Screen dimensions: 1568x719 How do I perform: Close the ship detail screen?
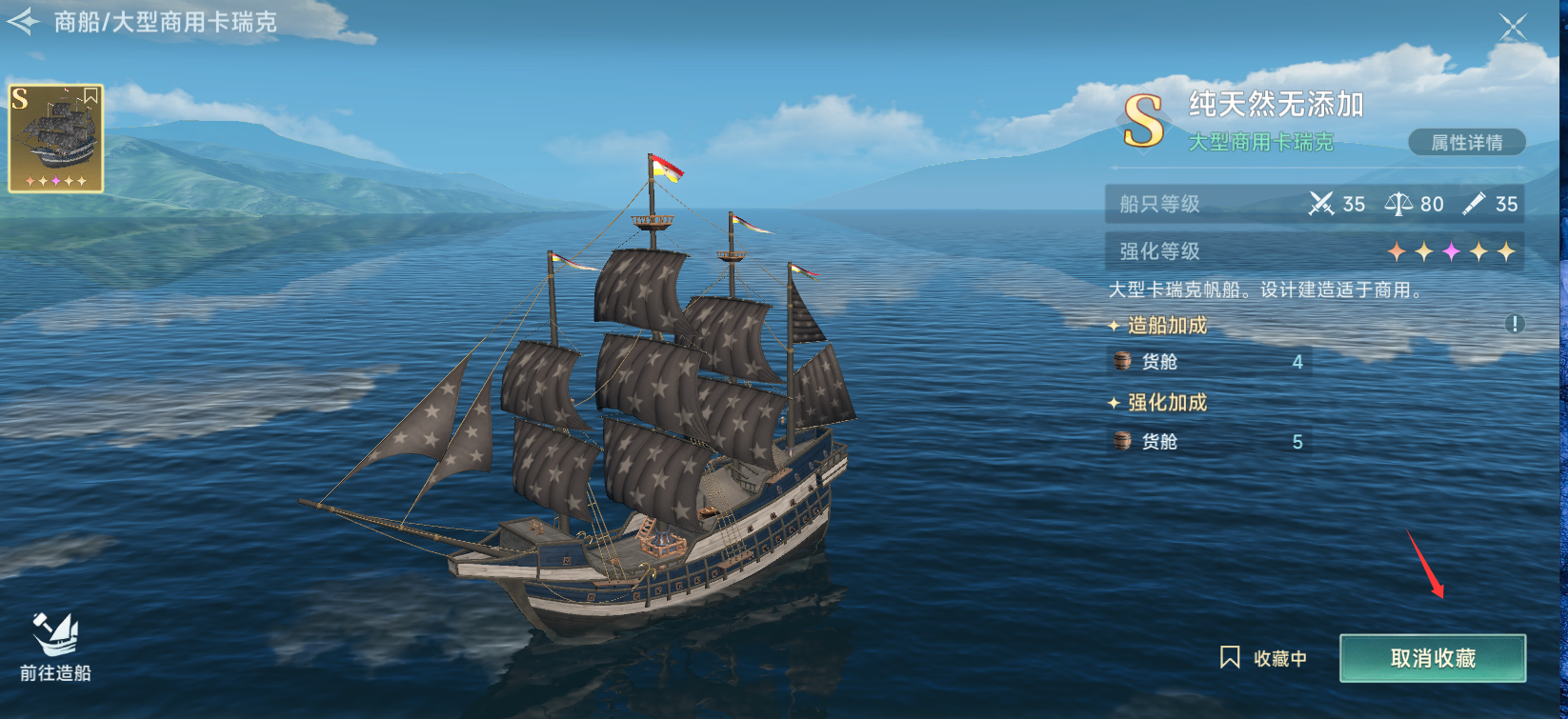click(x=1512, y=27)
